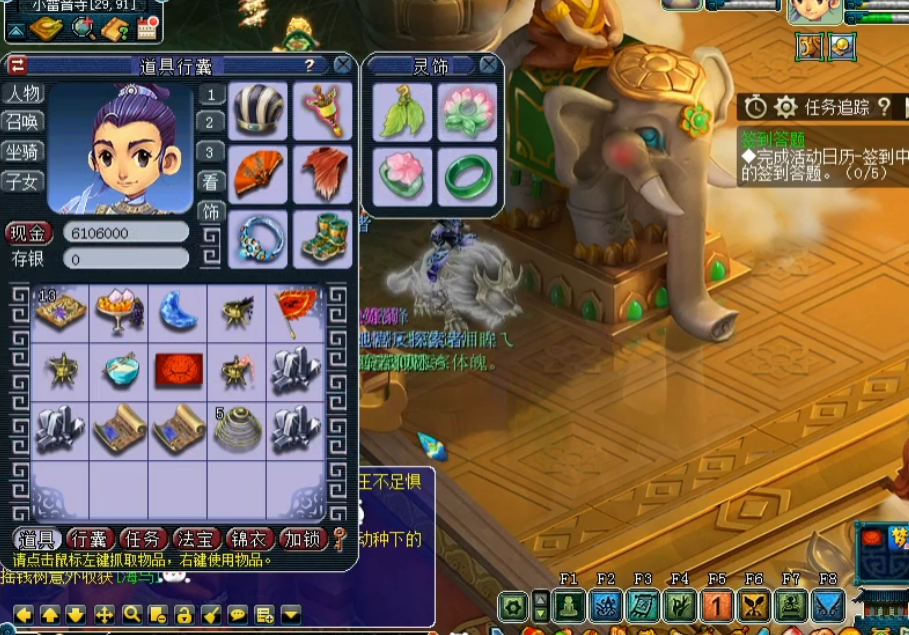Show the 子女 children view
Viewport: 909px width, 635px height.
coord(23,181)
